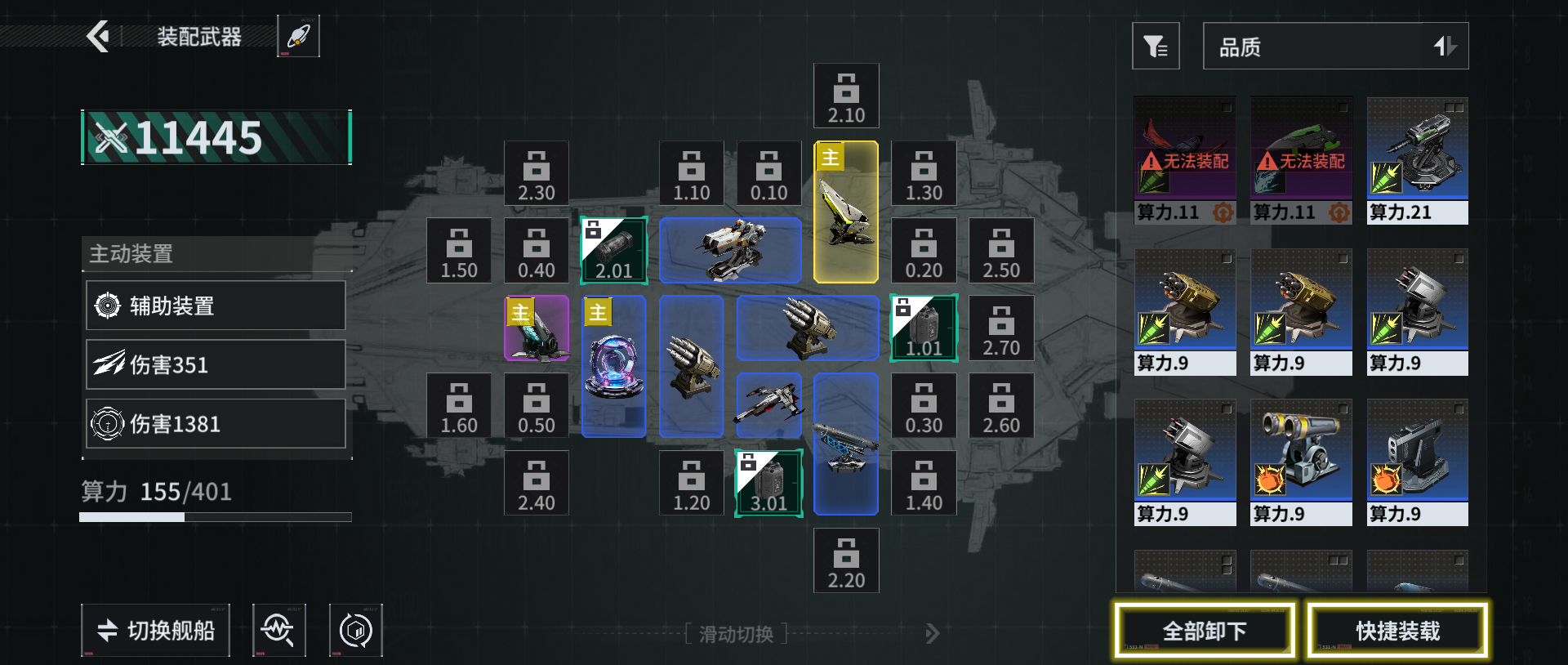The height and width of the screenshot is (665, 1568).
Task: Go back with the arrow button
Action: [98, 36]
